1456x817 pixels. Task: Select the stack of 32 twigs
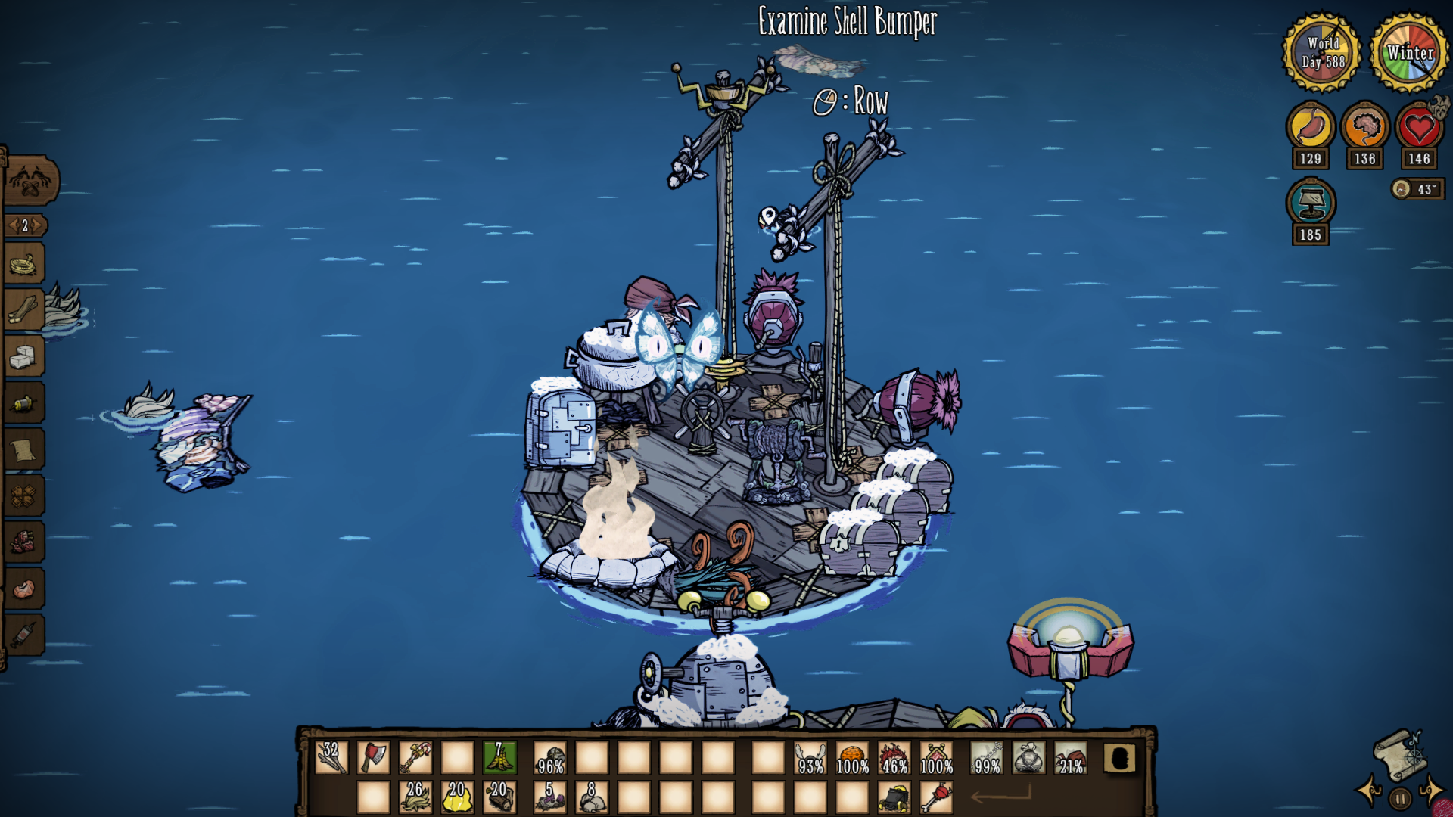(x=331, y=757)
